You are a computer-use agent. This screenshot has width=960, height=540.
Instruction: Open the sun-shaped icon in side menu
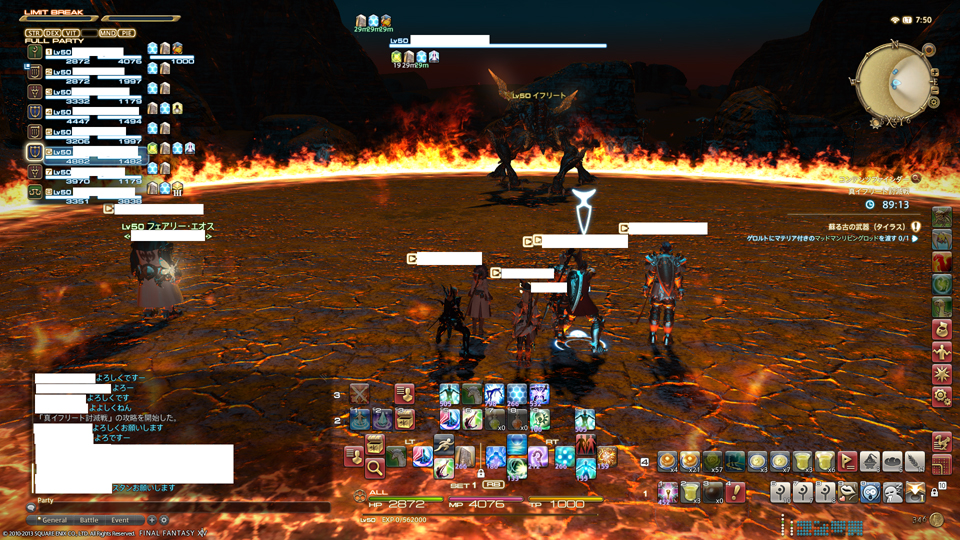pyautogui.click(x=941, y=374)
